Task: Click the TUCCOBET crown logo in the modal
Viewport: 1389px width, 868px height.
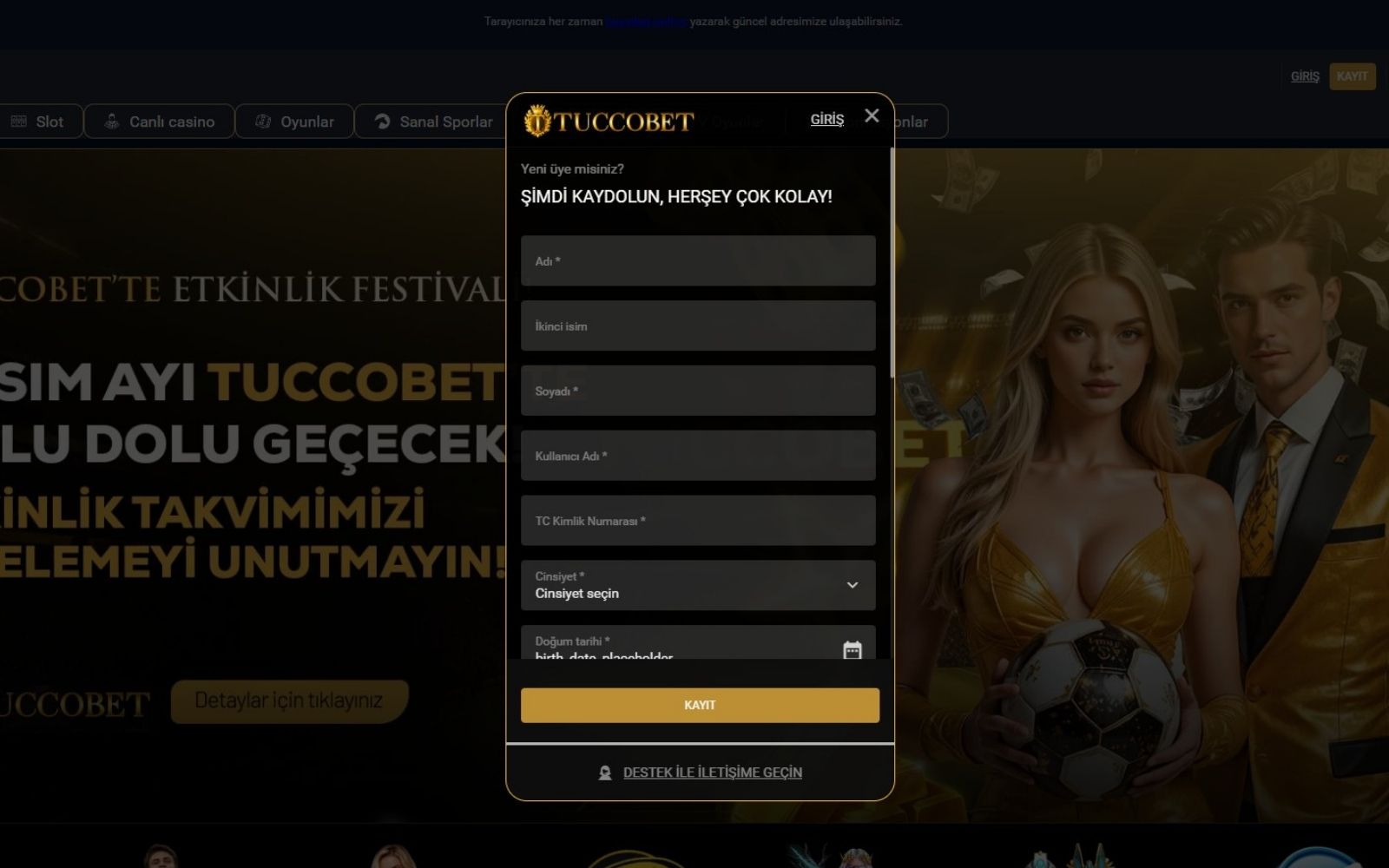Action: 537,122
